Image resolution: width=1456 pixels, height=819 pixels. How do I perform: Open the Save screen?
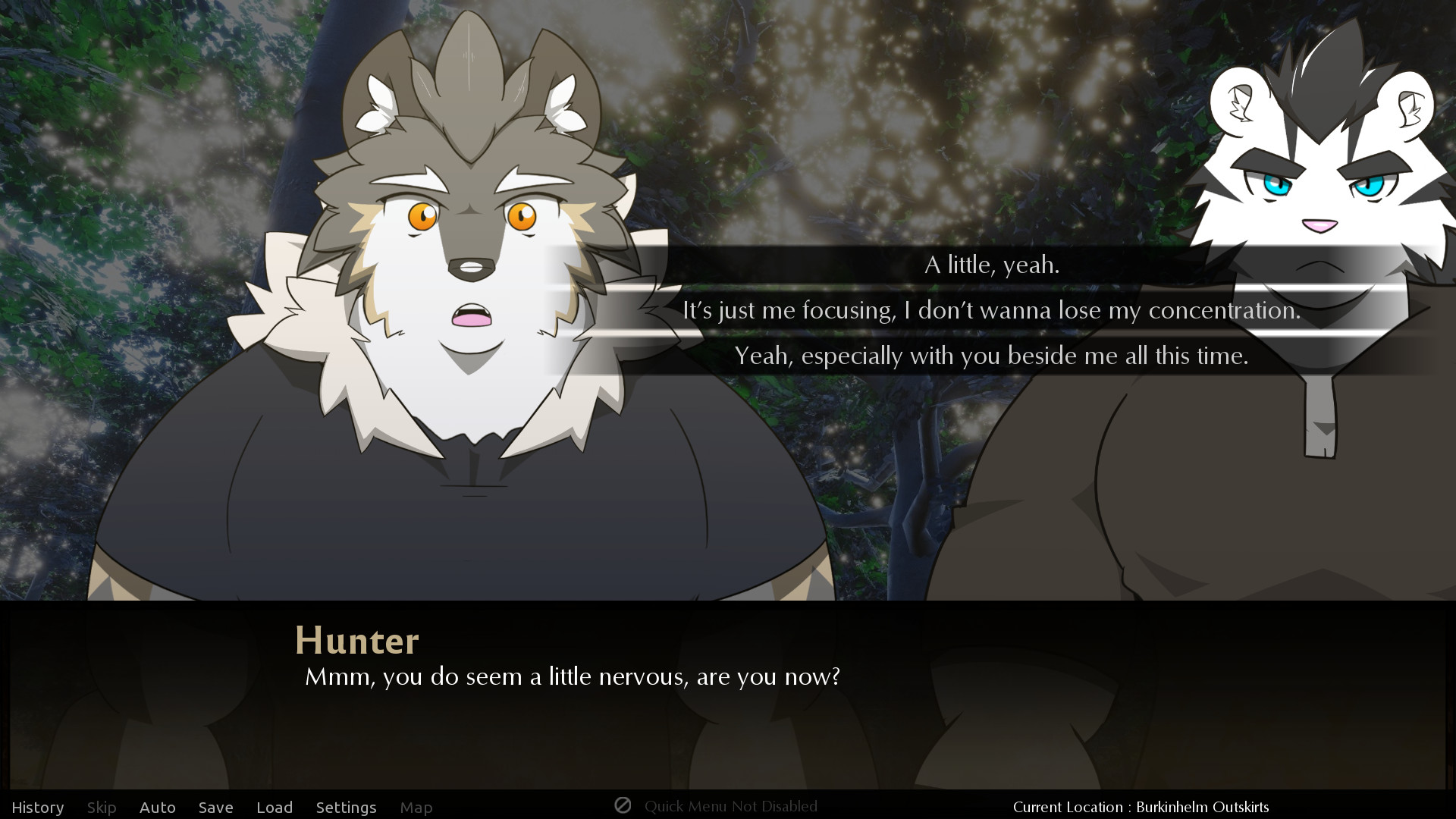click(x=215, y=807)
